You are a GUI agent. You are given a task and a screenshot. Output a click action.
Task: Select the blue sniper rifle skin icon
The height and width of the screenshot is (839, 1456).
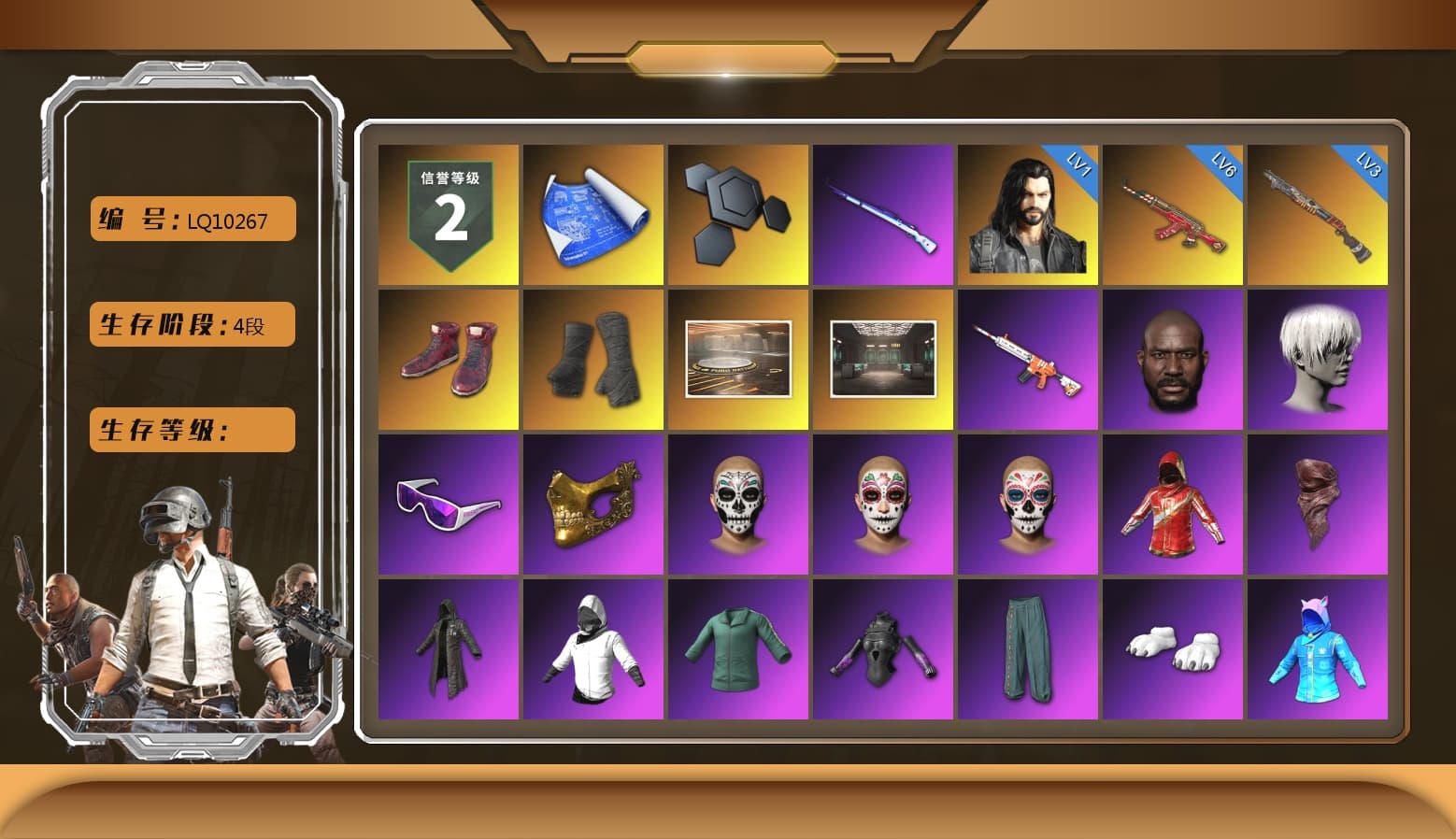pos(882,212)
